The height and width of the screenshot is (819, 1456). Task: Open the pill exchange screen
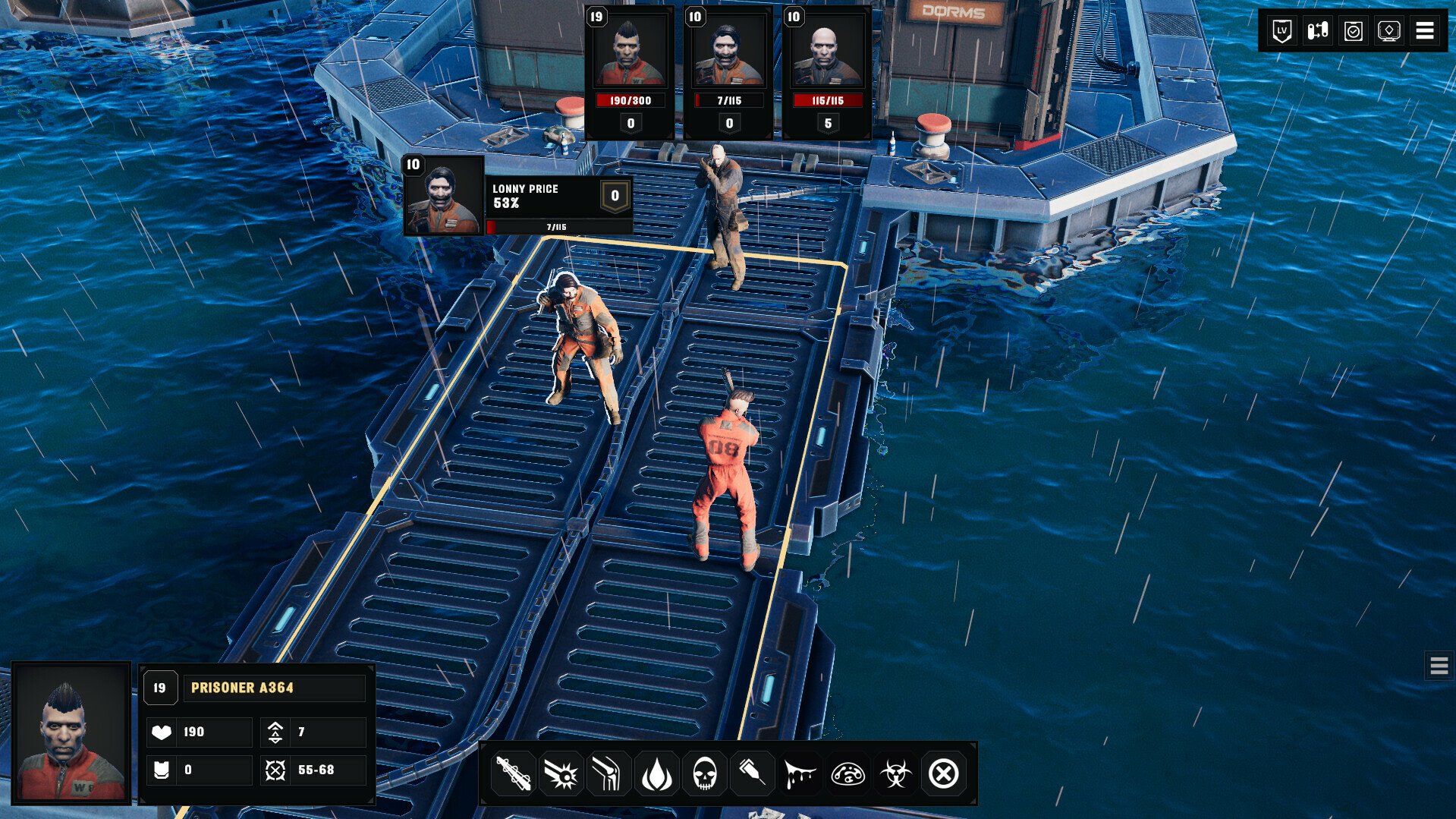1317,30
